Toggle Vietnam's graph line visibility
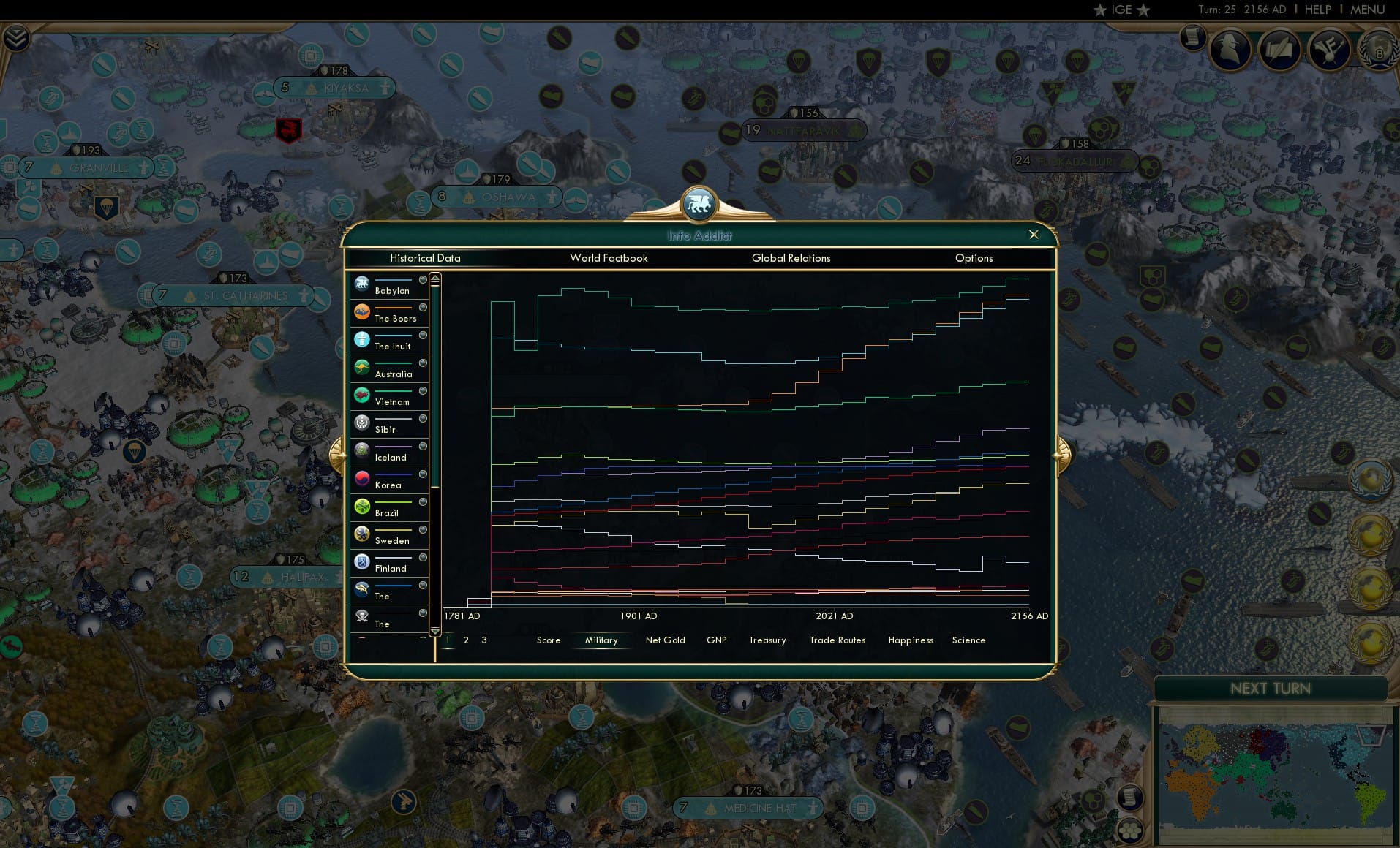This screenshot has width=1400, height=848. pyautogui.click(x=422, y=390)
